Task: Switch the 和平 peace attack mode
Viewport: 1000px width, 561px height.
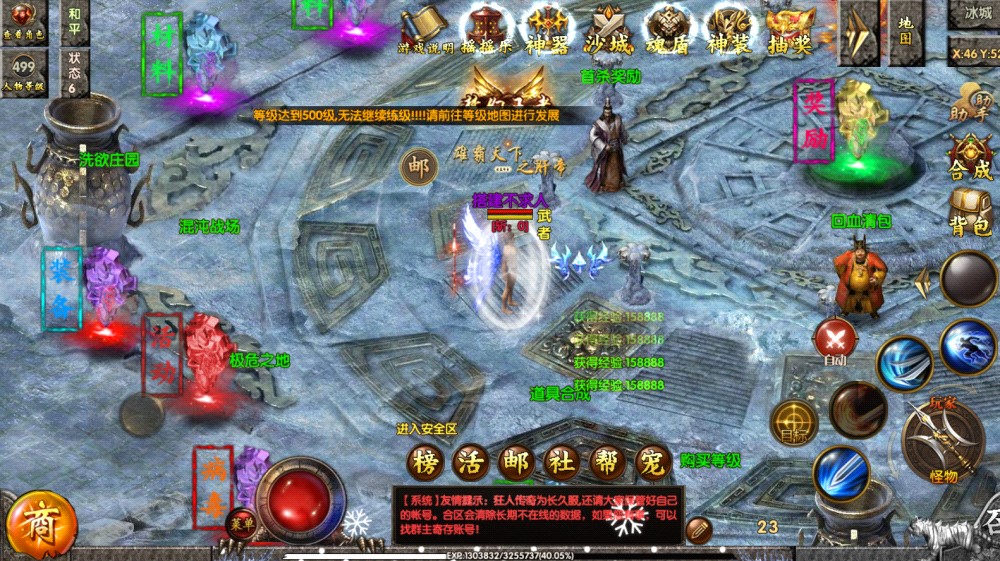Action: click(75, 22)
